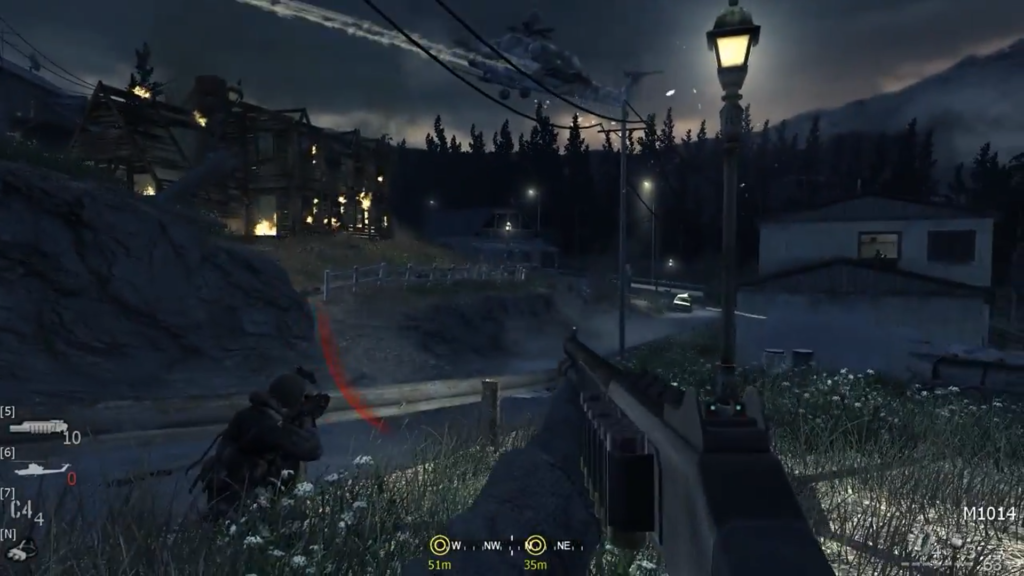Select the grenade launcher weapon icon
This screenshot has height=576, width=1024.
(x=38, y=427)
